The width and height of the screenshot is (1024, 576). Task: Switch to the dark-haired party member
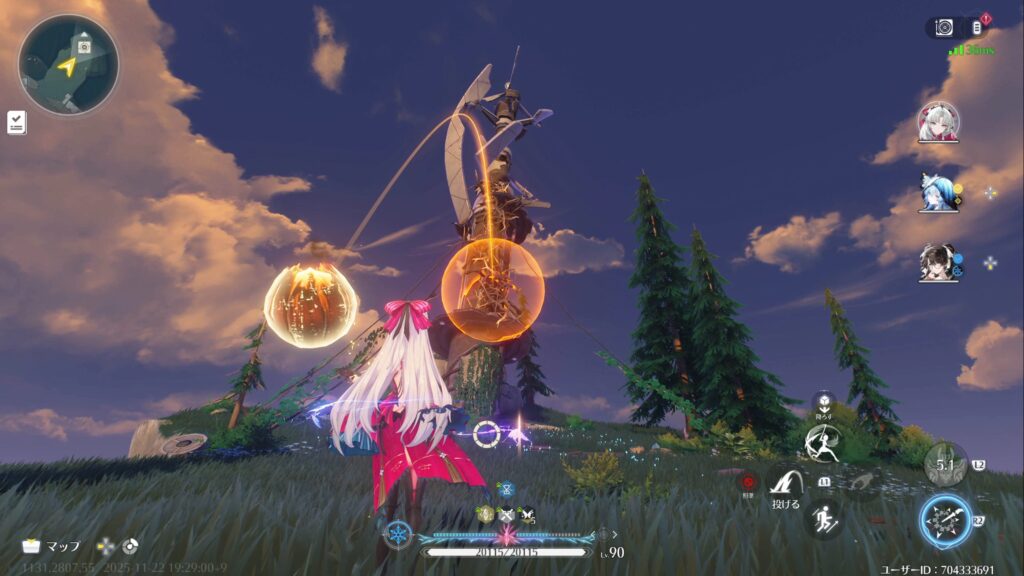tap(938, 262)
